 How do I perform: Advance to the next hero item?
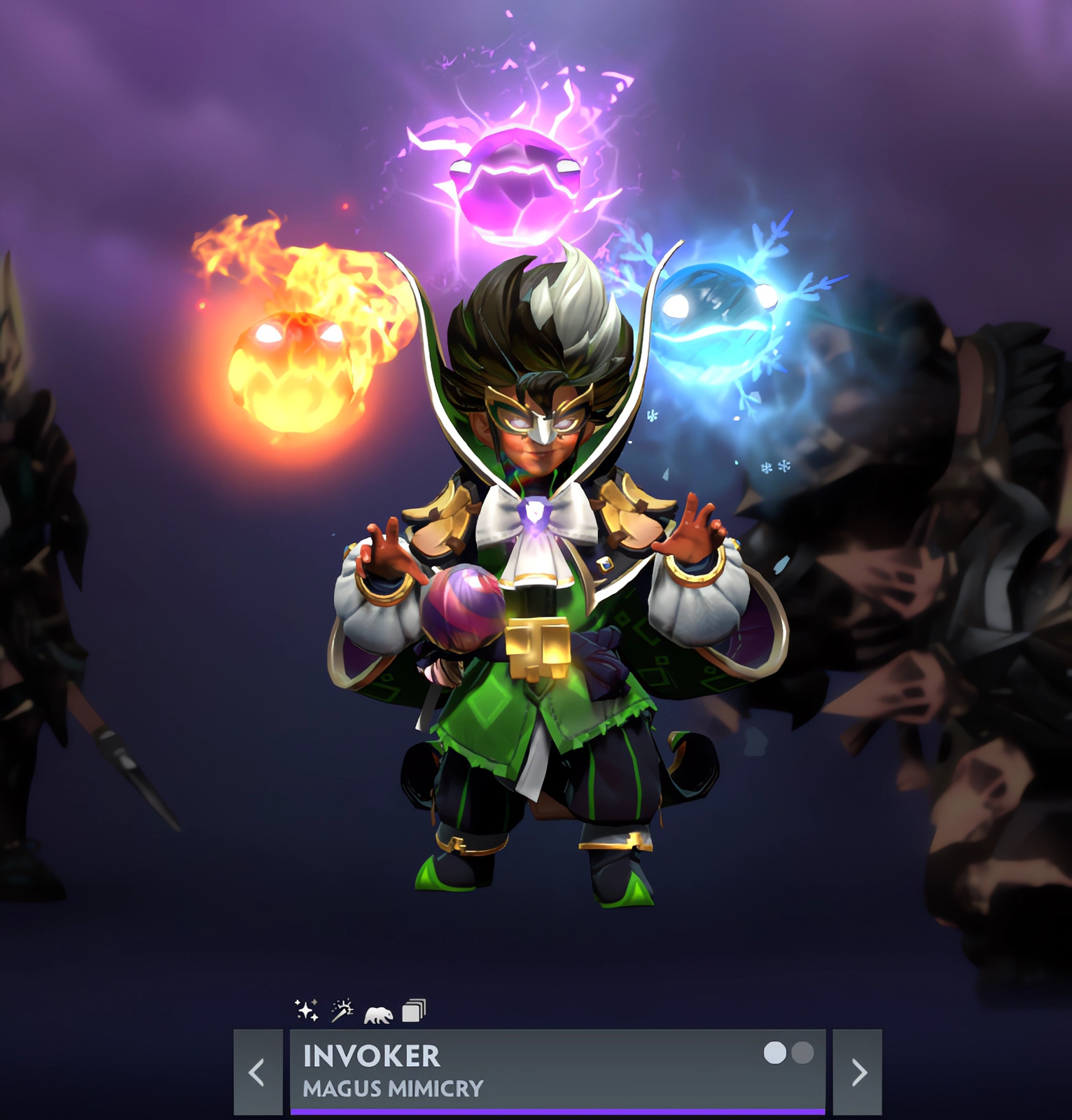[x=858, y=1072]
